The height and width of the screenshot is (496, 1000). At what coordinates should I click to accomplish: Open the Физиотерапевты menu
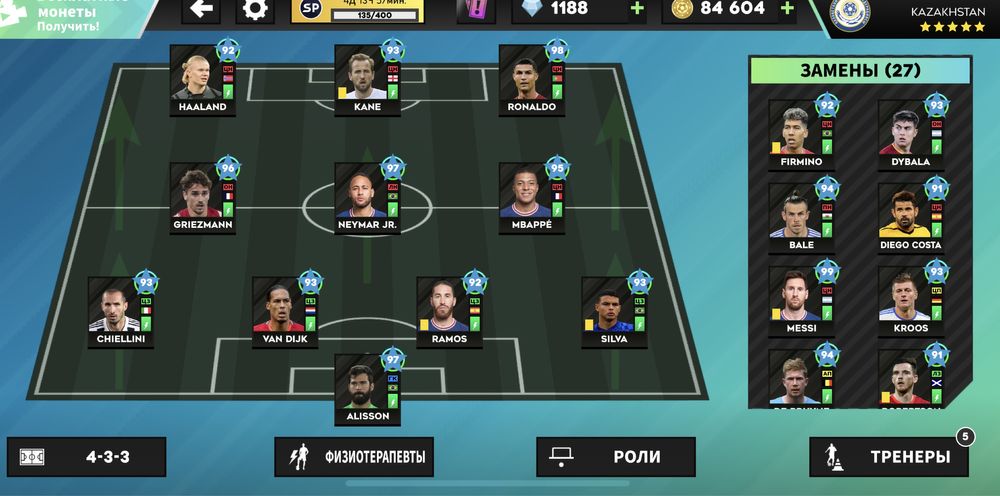355,457
